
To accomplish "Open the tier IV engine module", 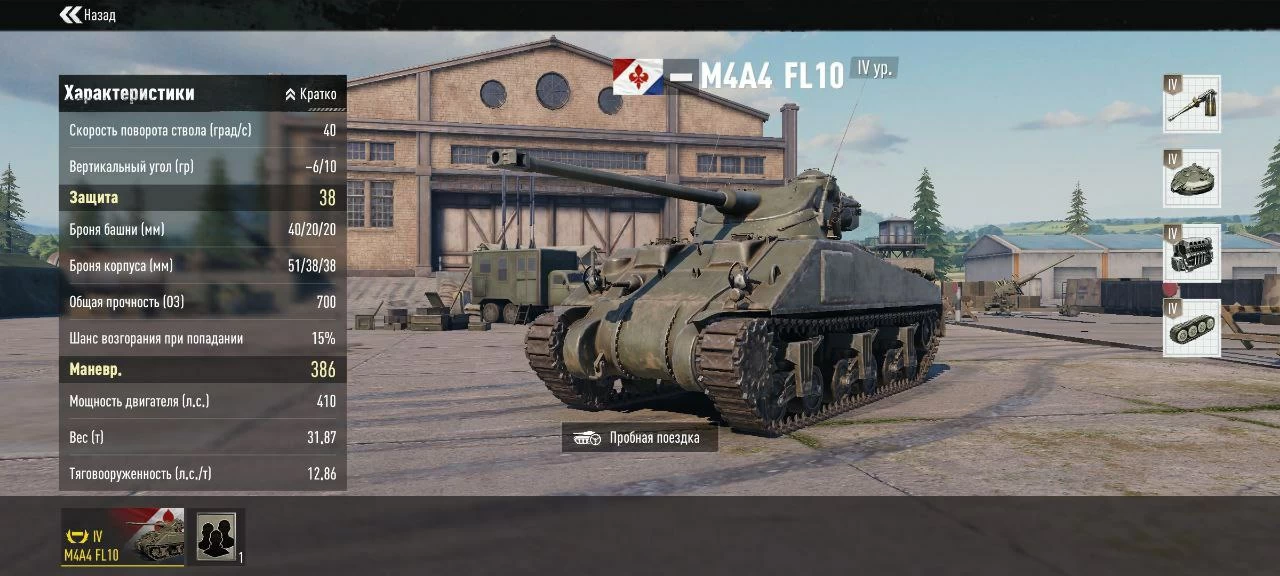I will click(x=1191, y=254).
